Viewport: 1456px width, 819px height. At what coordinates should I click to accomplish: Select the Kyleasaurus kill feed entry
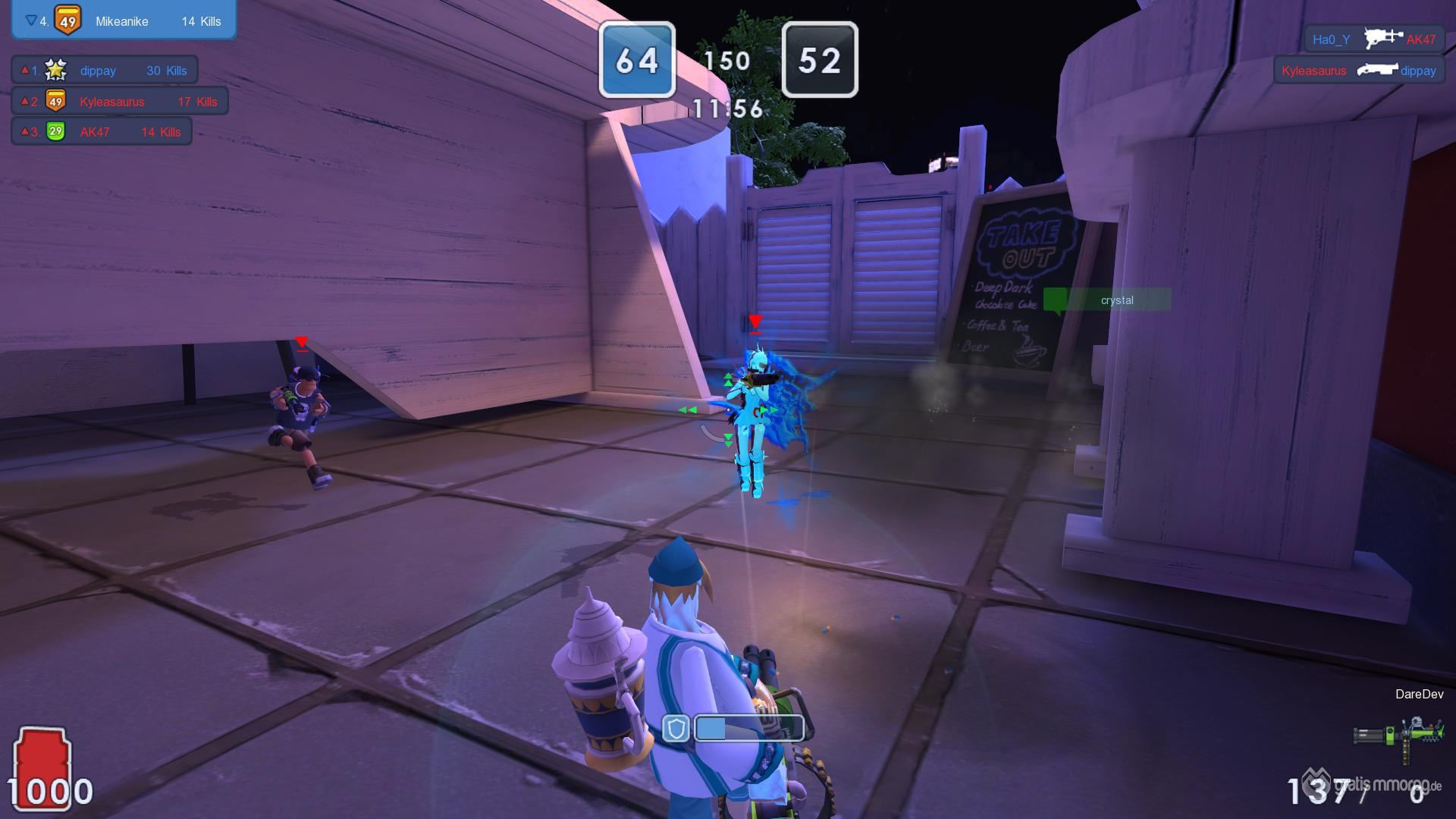(1358, 71)
